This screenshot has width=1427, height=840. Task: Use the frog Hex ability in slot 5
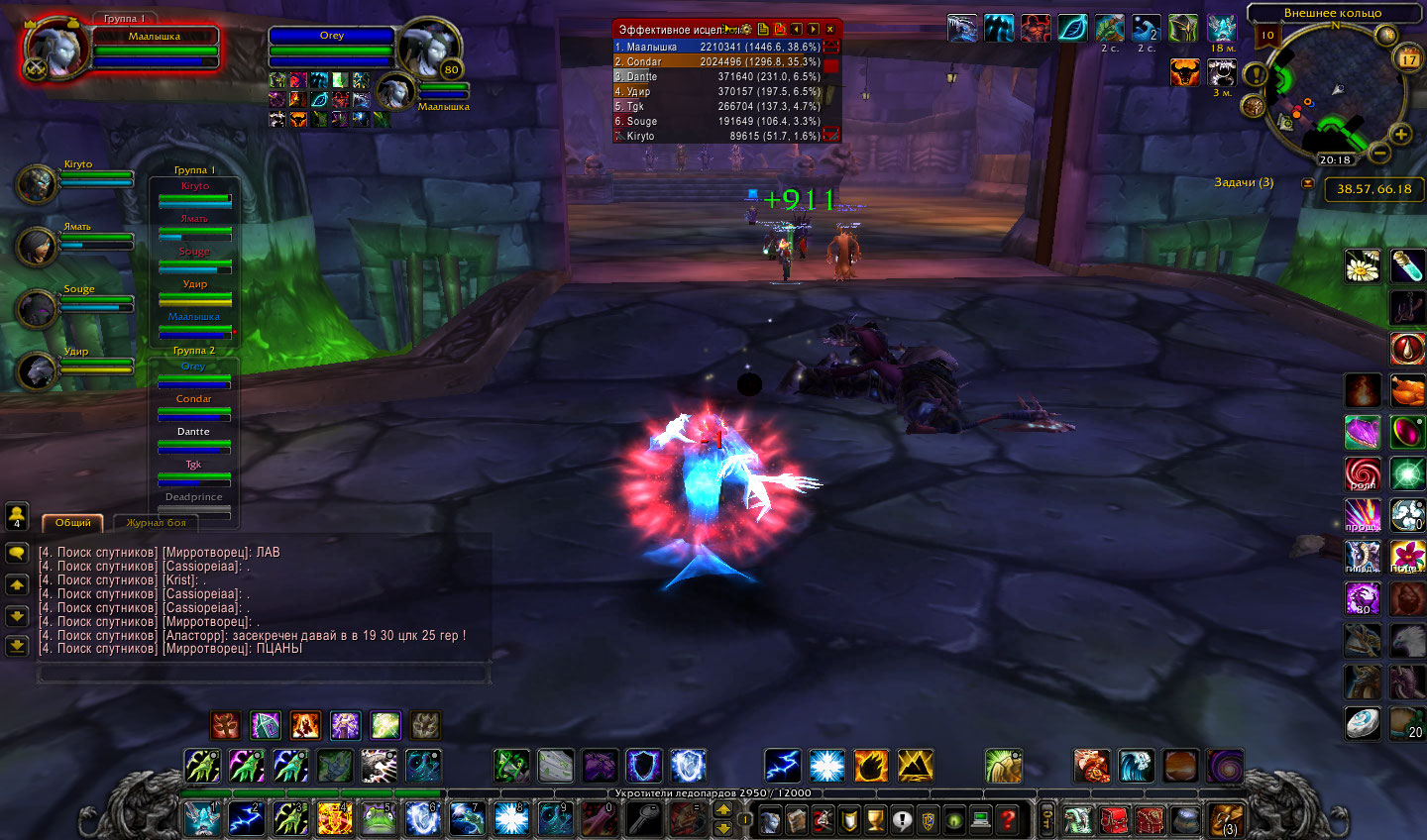(378, 818)
